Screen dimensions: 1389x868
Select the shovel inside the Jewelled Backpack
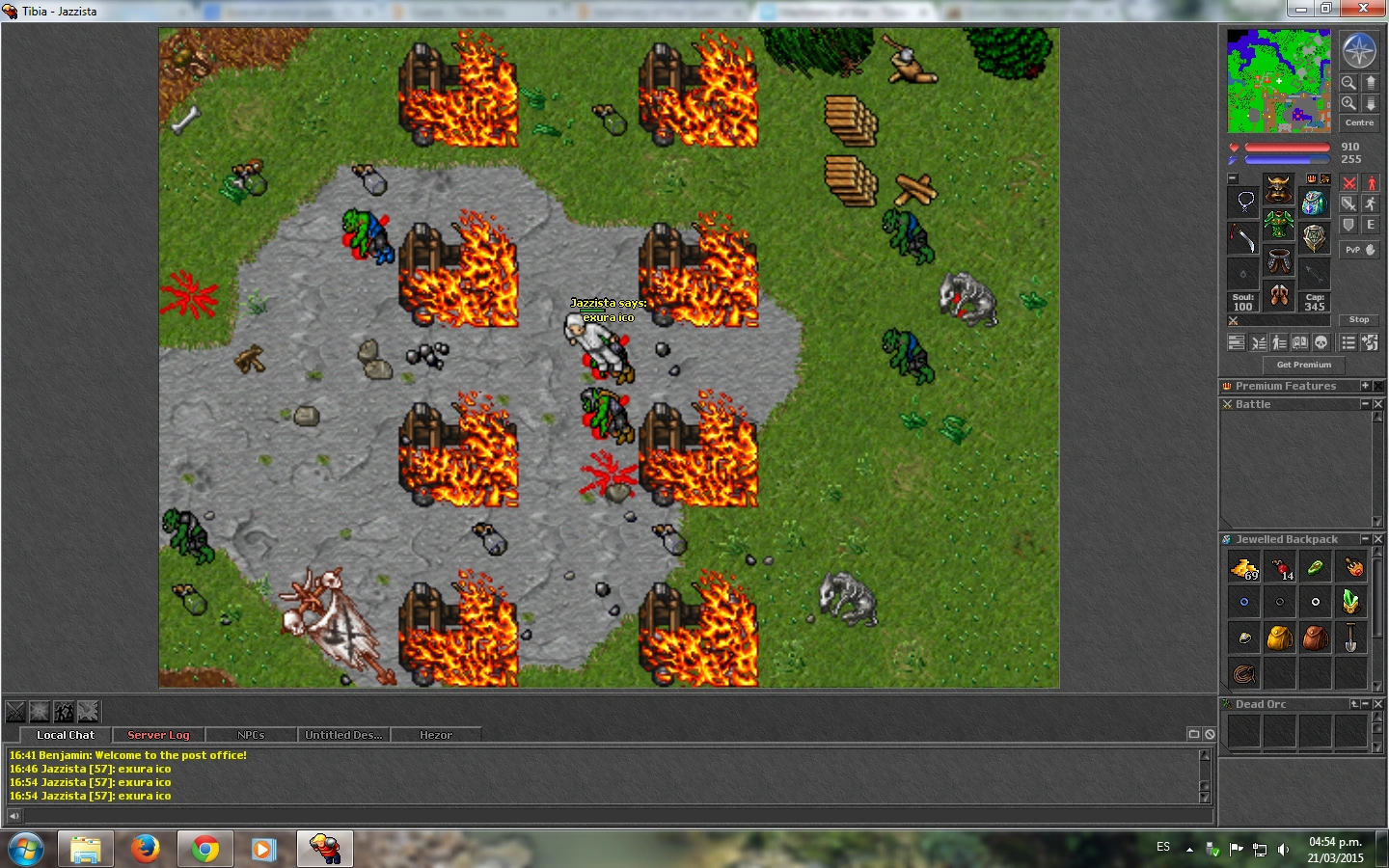[1351, 637]
